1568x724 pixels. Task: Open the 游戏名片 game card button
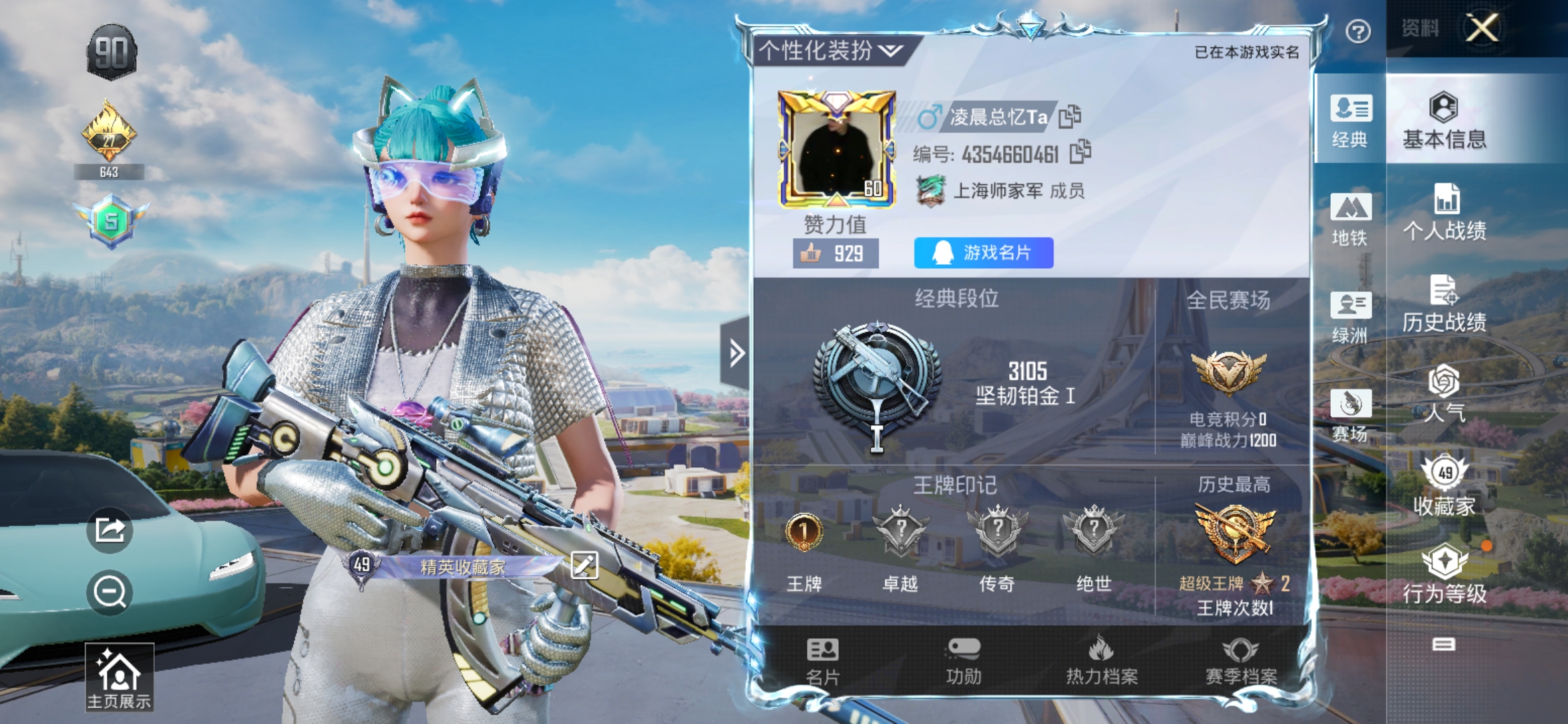coord(983,253)
